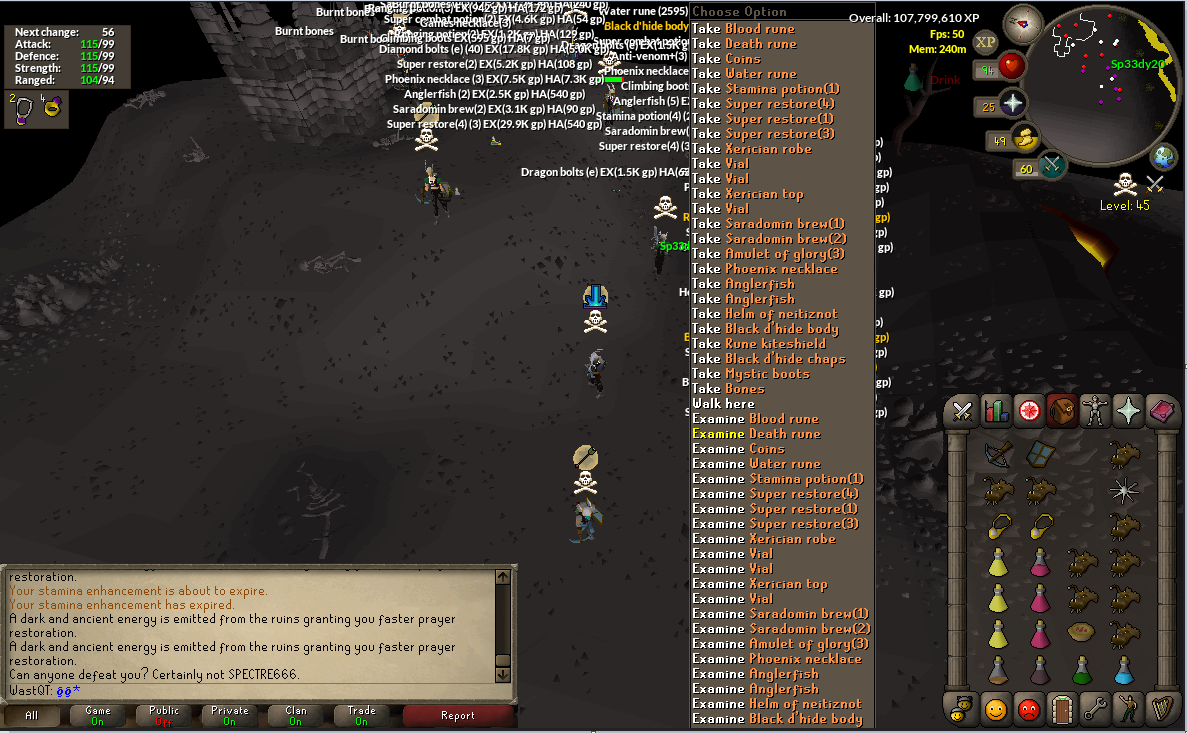
Task: Open the Skills bar-chart tab
Action: 996,410
